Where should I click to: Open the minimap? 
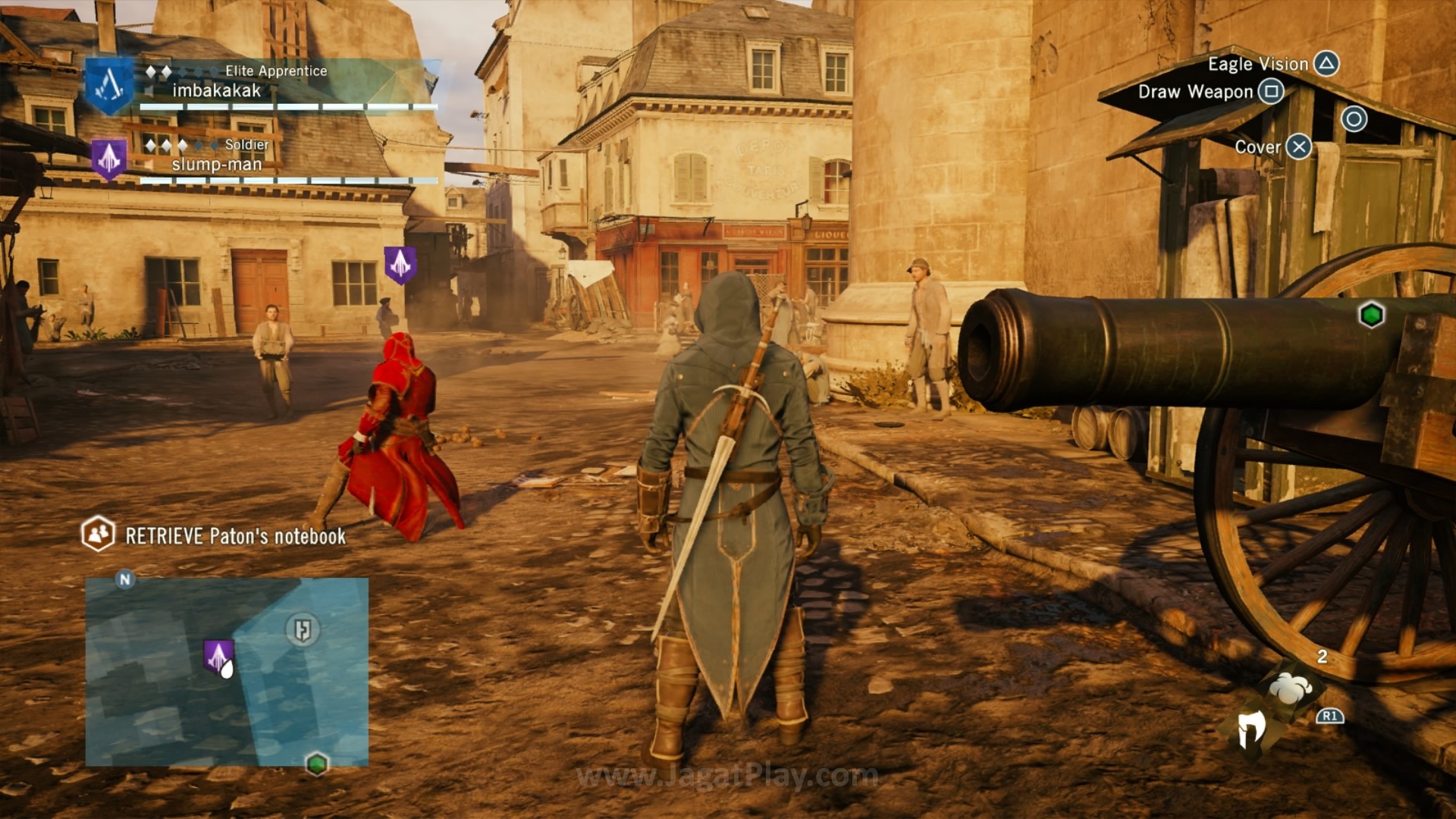point(227,672)
